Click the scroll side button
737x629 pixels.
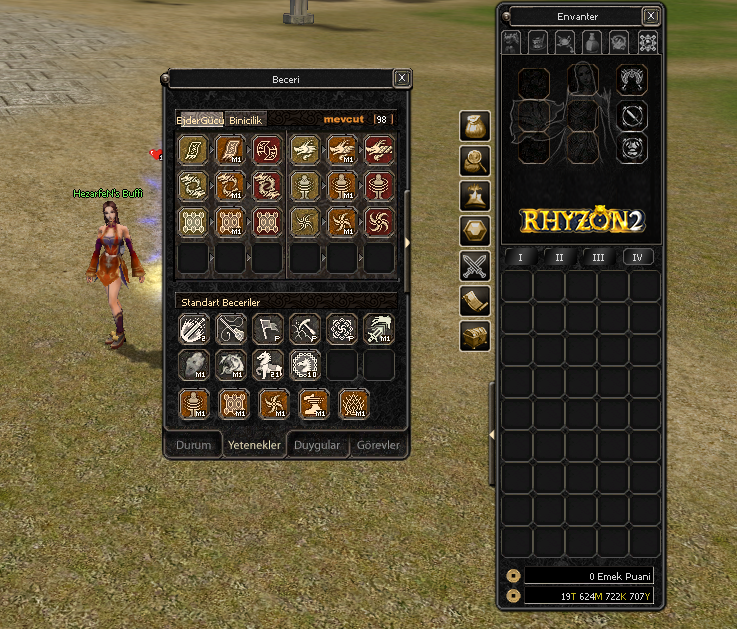pyautogui.click(x=475, y=301)
